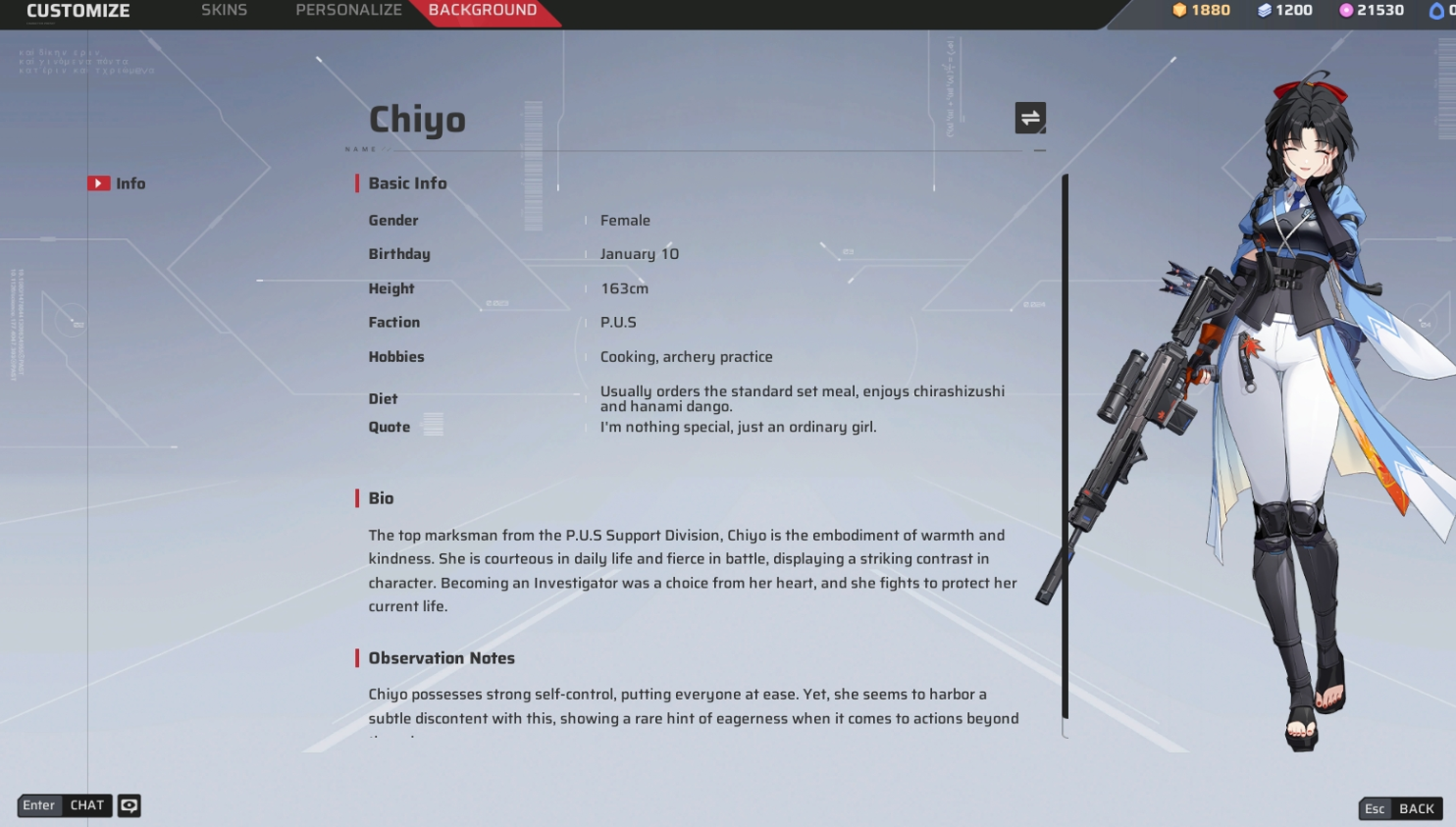Click the pink orb currency icon
Screen dimensions: 1456x827
point(1345,10)
